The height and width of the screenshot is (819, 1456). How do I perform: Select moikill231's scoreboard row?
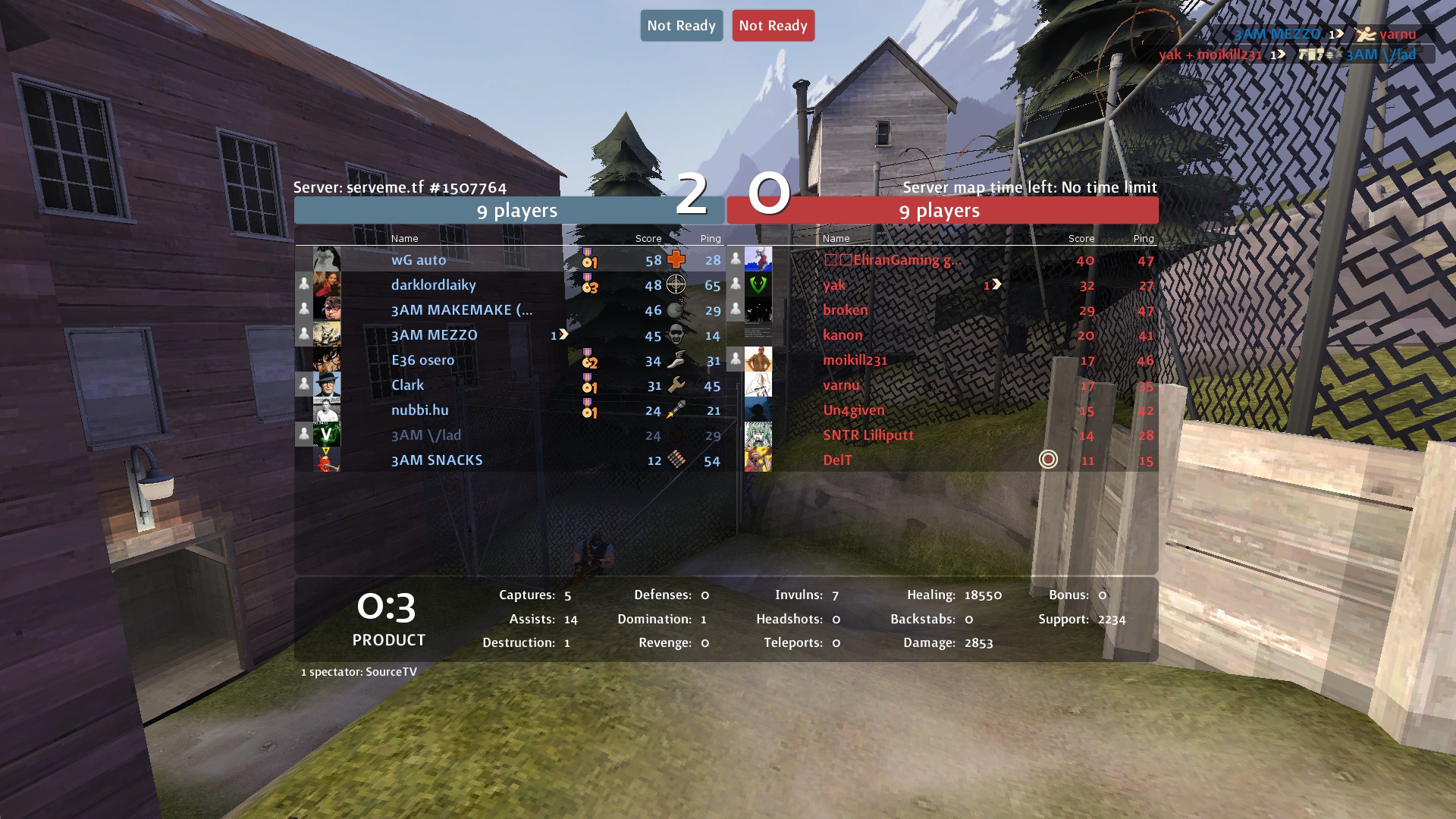[x=855, y=360]
